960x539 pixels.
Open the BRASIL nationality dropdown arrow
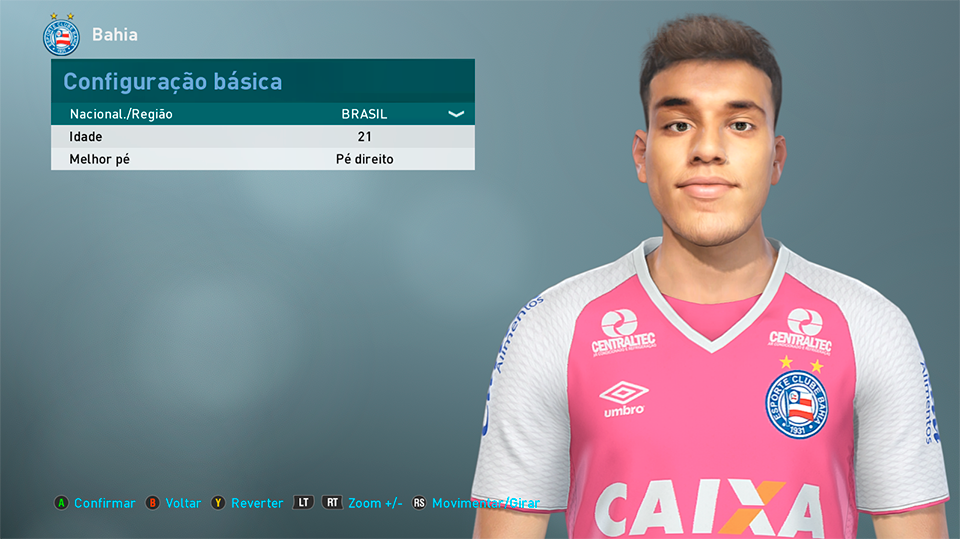(456, 114)
